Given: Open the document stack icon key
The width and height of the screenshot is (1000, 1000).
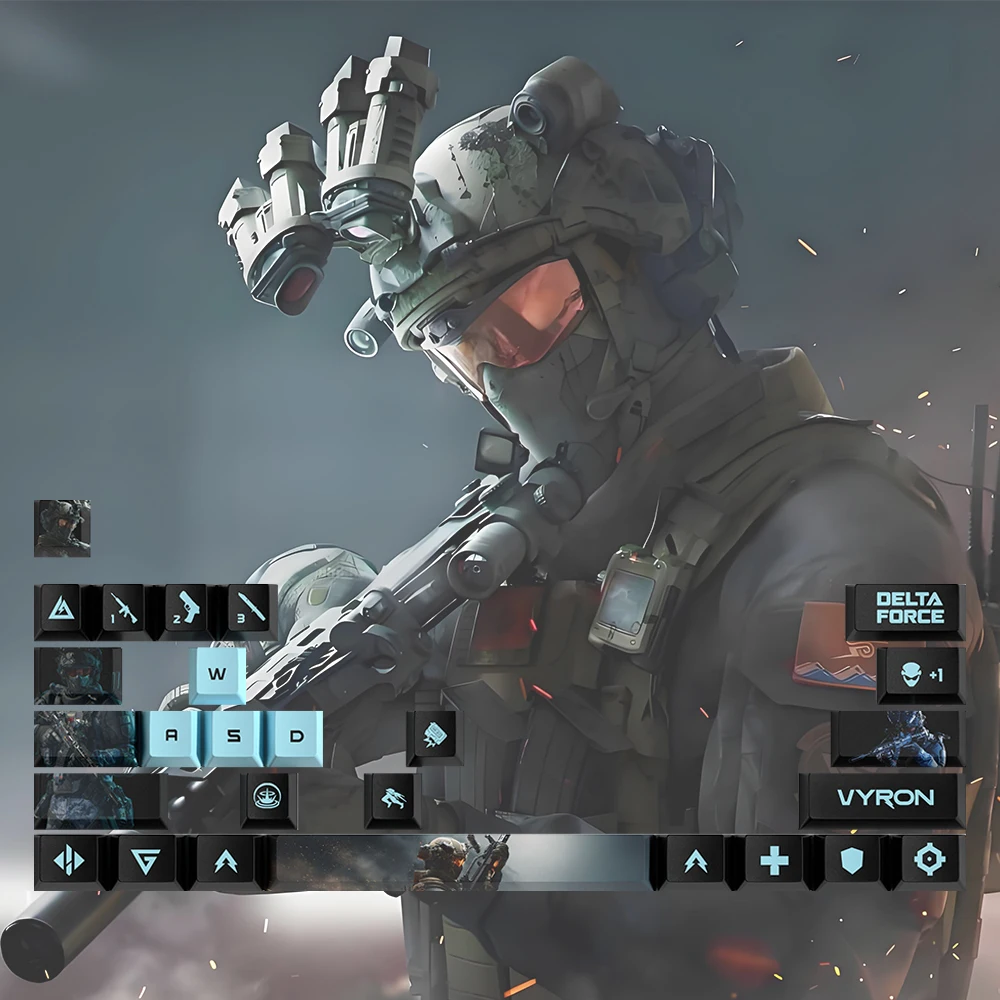Looking at the screenshot, I should pyautogui.click(x=435, y=735).
